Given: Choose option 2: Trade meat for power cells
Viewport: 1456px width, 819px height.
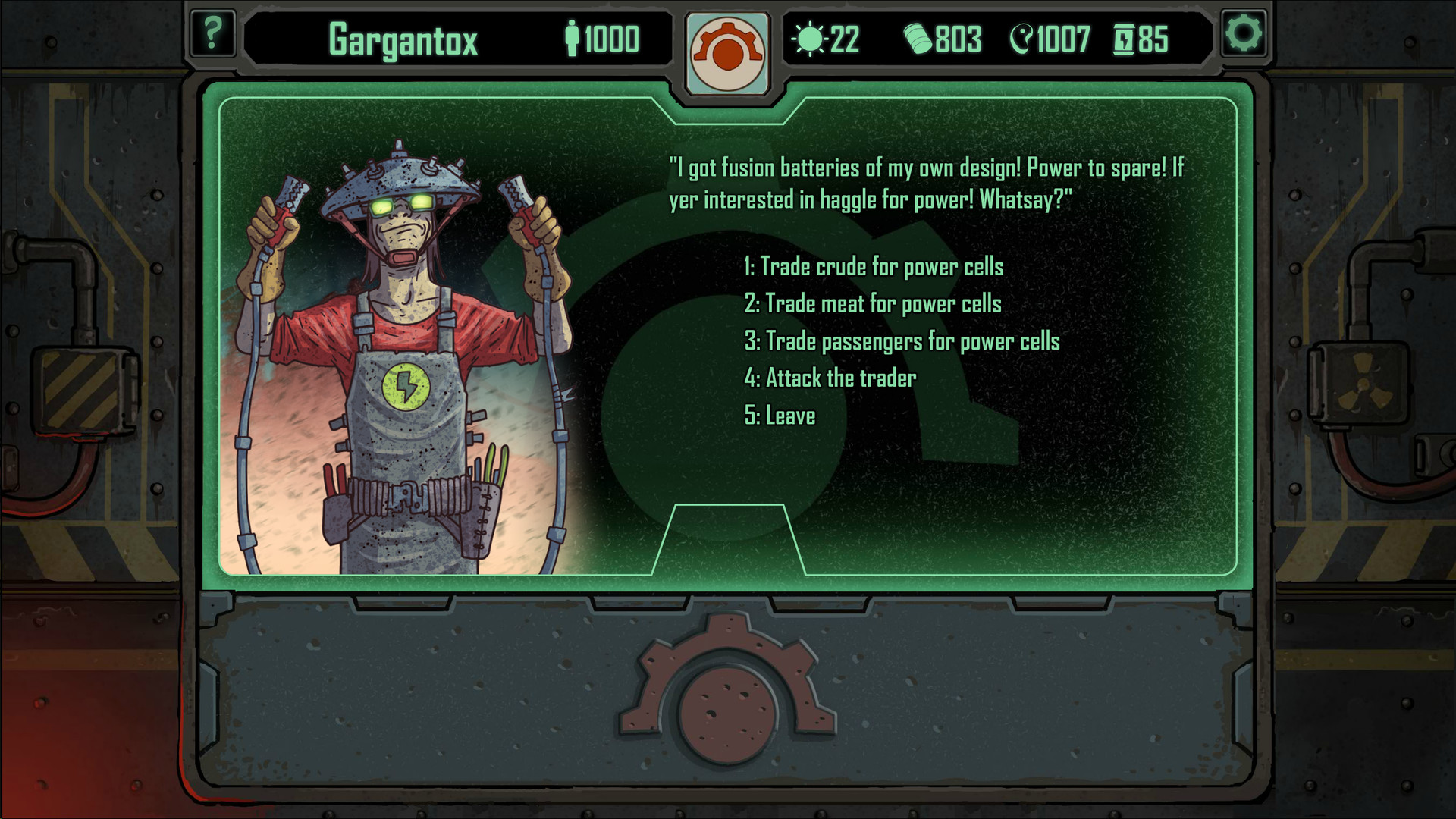Looking at the screenshot, I should click(x=873, y=304).
